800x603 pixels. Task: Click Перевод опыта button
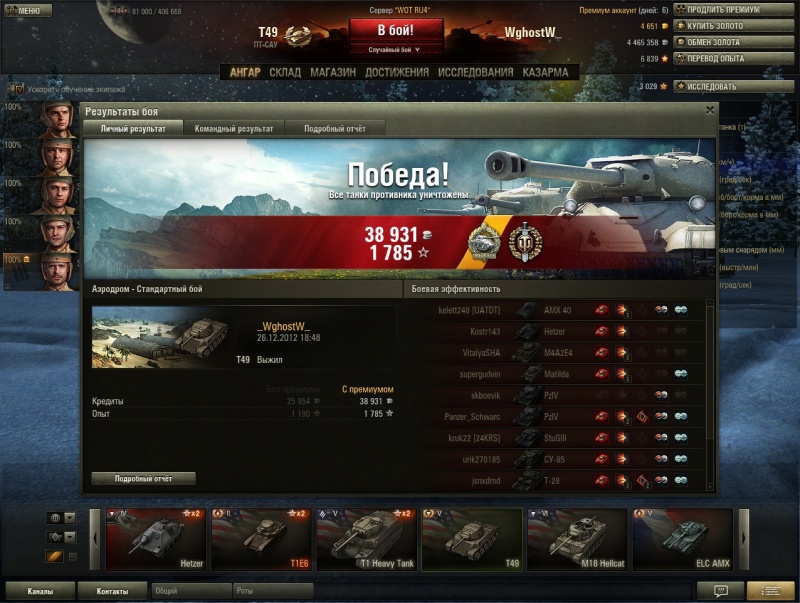click(x=722, y=58)
